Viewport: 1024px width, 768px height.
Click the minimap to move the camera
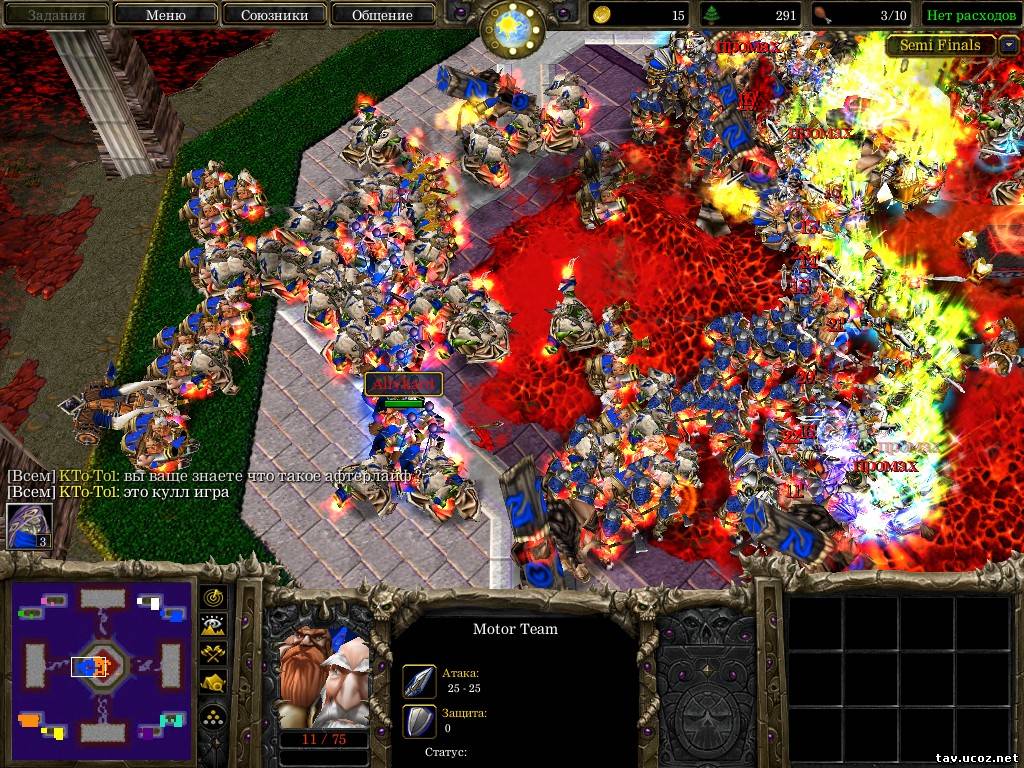(101, 663)
